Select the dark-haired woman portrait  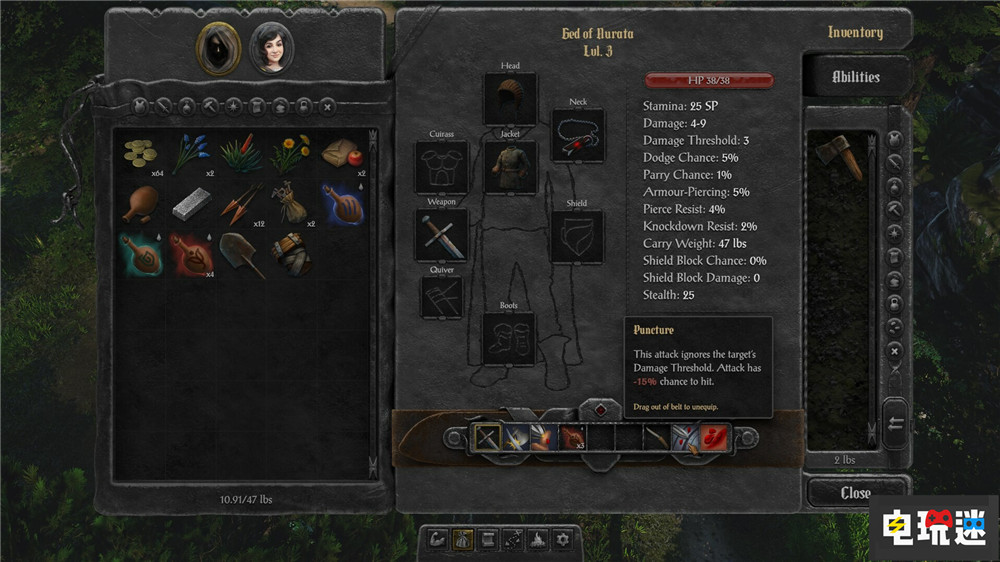[x=269, y=47]
